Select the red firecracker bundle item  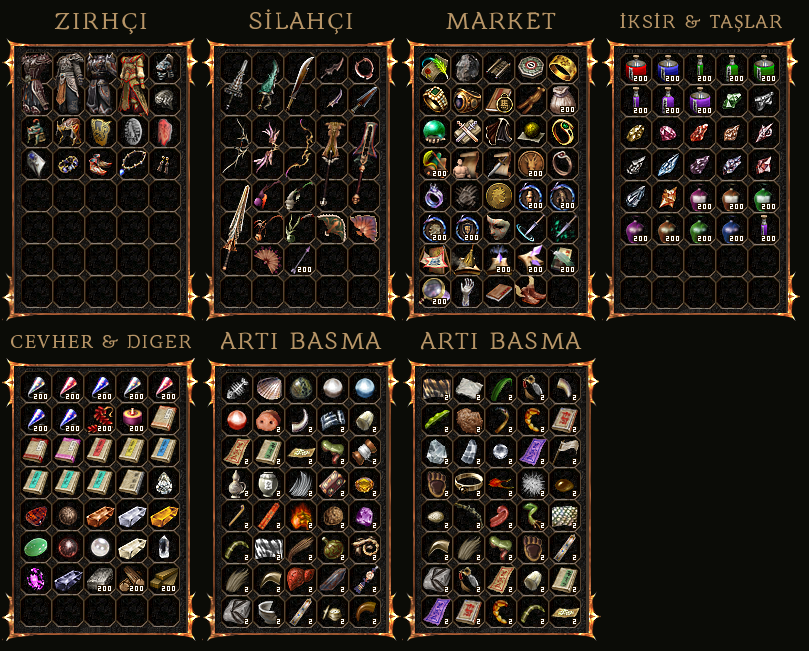click(101, 418)
